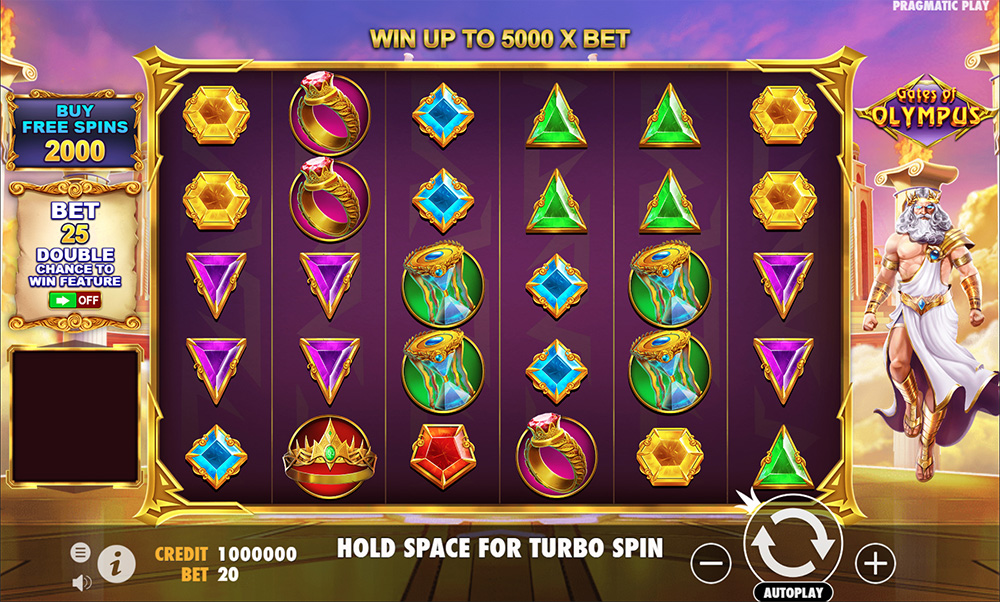Open the game info paytable
1000x602 pixels.
point(116,564)
